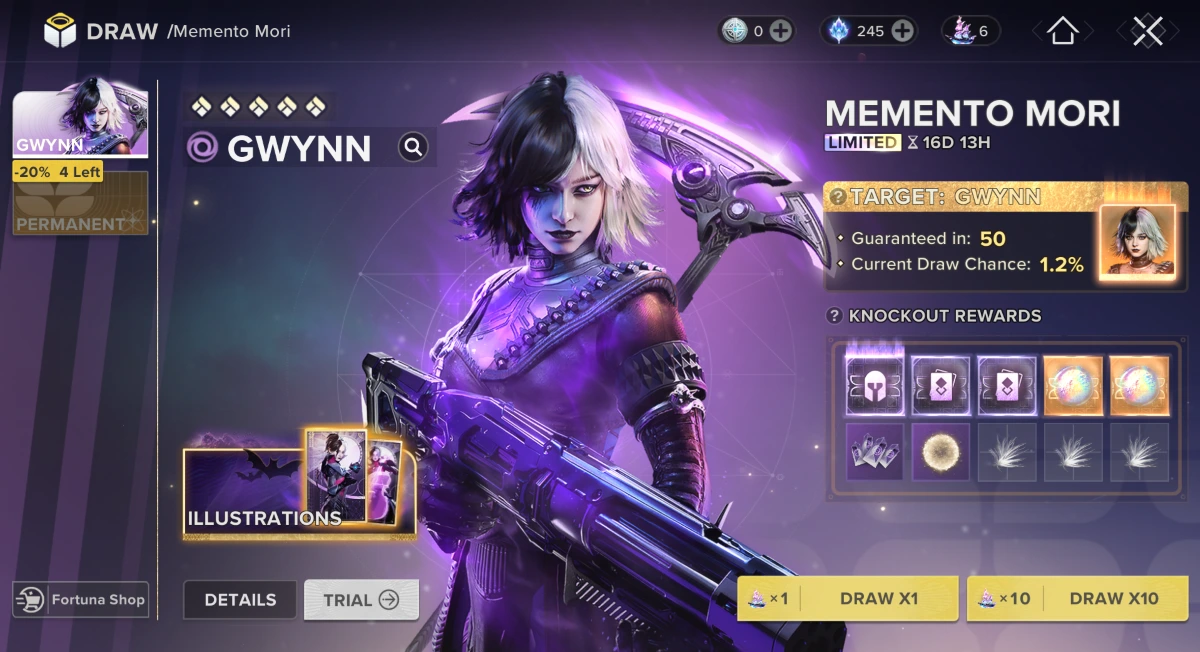This screenshot has height=652, width=1200.
Task: Add more silver coin currency
Action: 781,31
